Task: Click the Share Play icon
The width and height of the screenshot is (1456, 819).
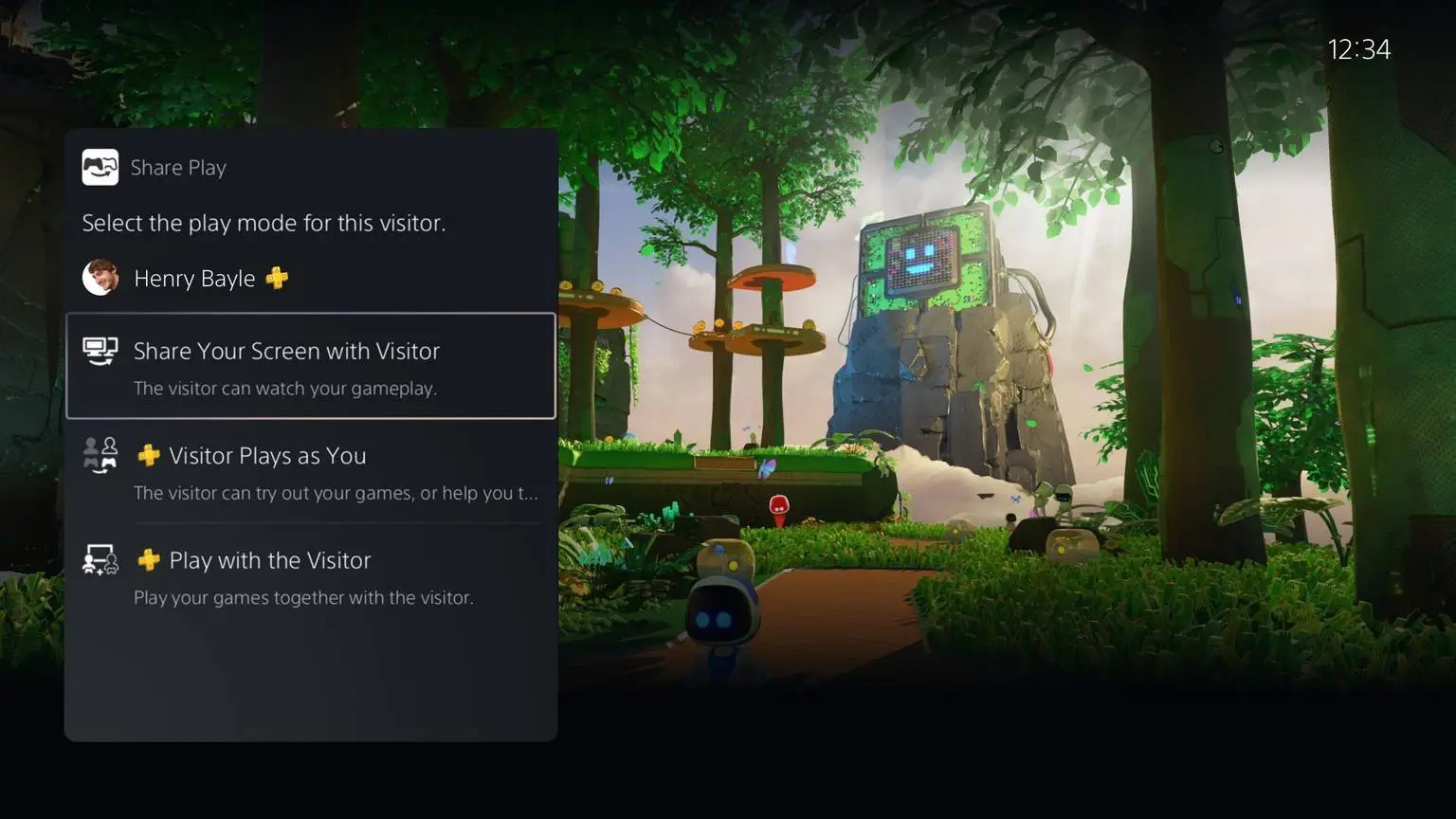Action: click(100, 167)
